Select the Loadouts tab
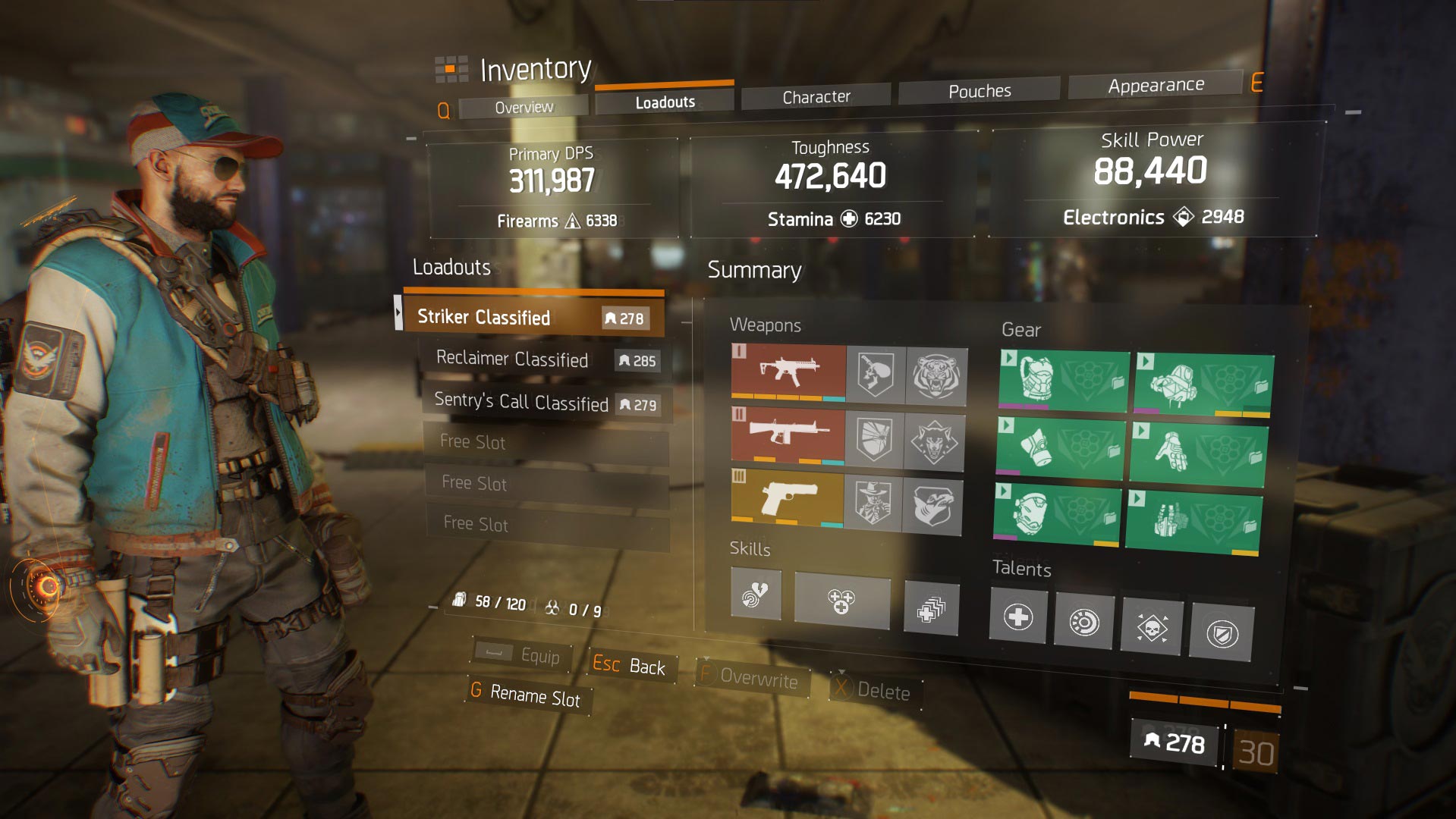 point(665,102)
